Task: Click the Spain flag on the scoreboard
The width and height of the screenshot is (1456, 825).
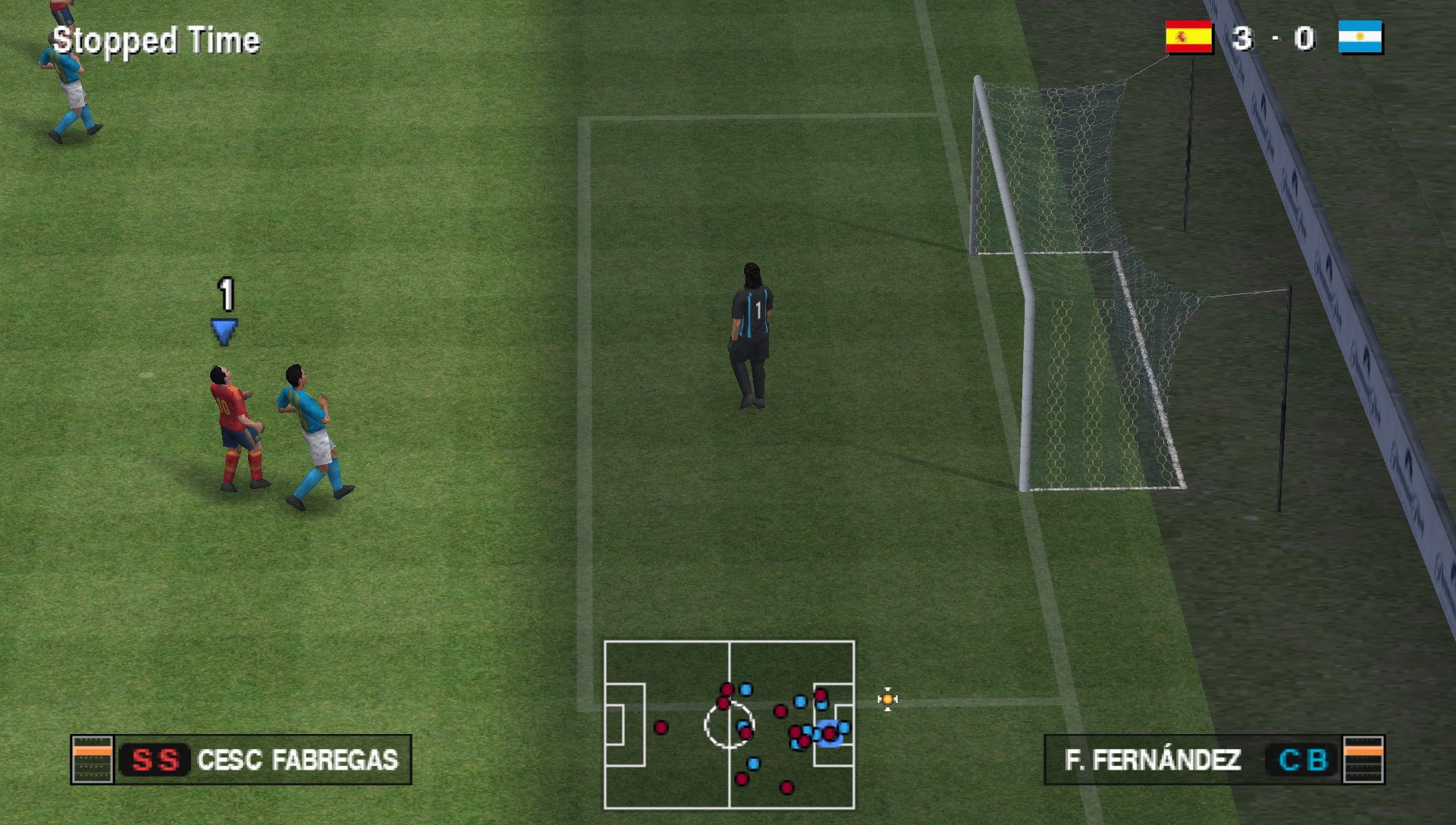Action: pyautogui.click(x=1188, y=36)
